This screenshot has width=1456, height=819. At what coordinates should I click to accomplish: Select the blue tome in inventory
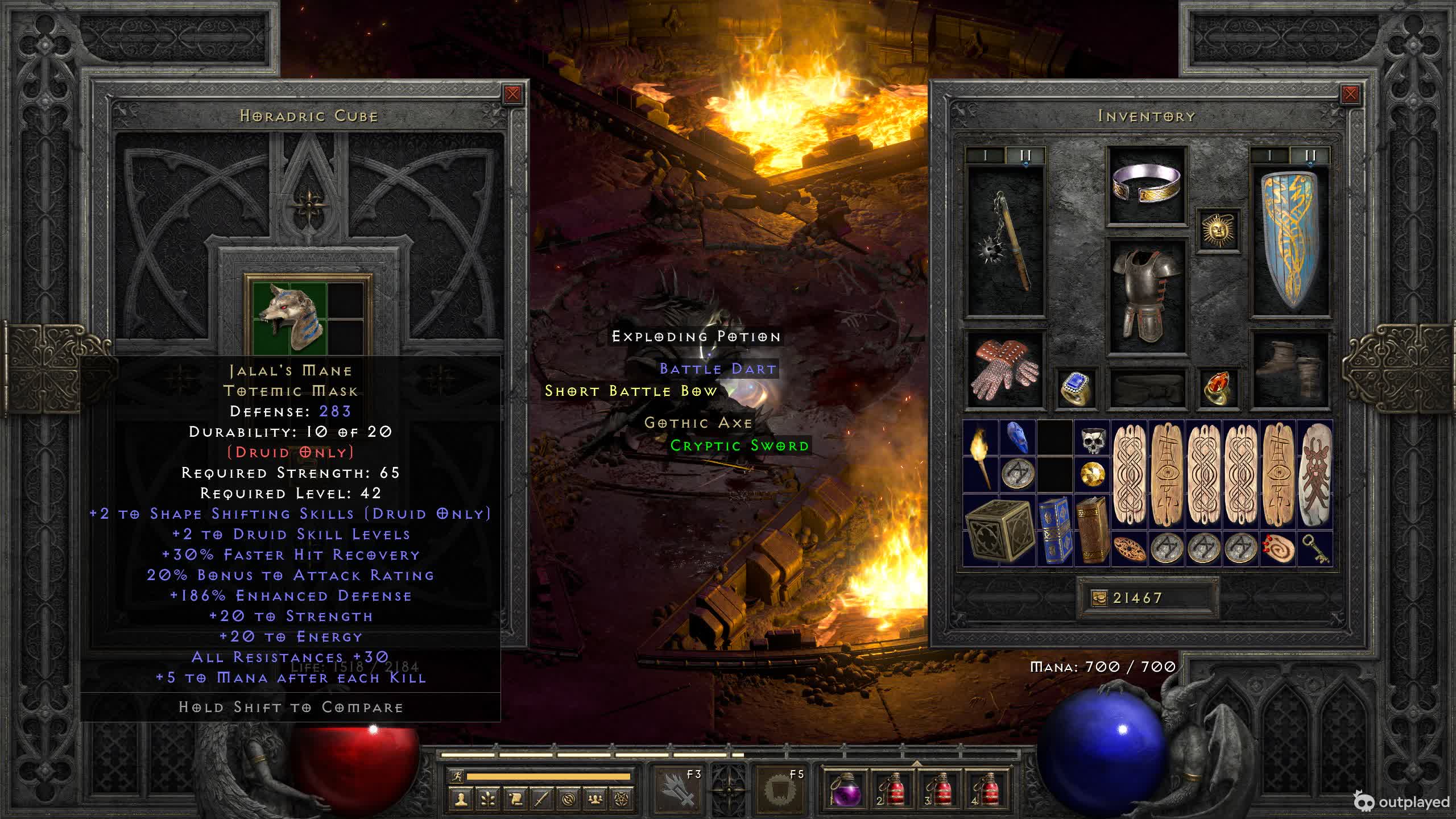(x=1054, y=531)
